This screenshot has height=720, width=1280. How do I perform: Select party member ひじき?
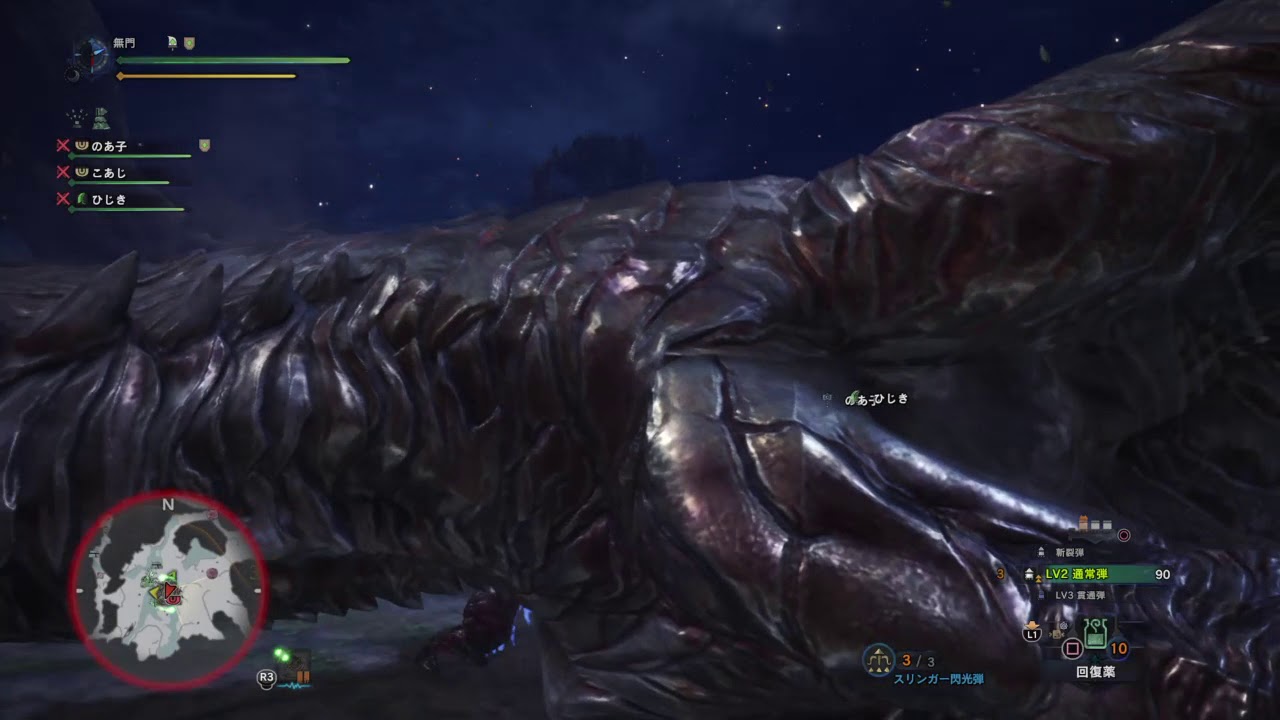tap(109, 199)
